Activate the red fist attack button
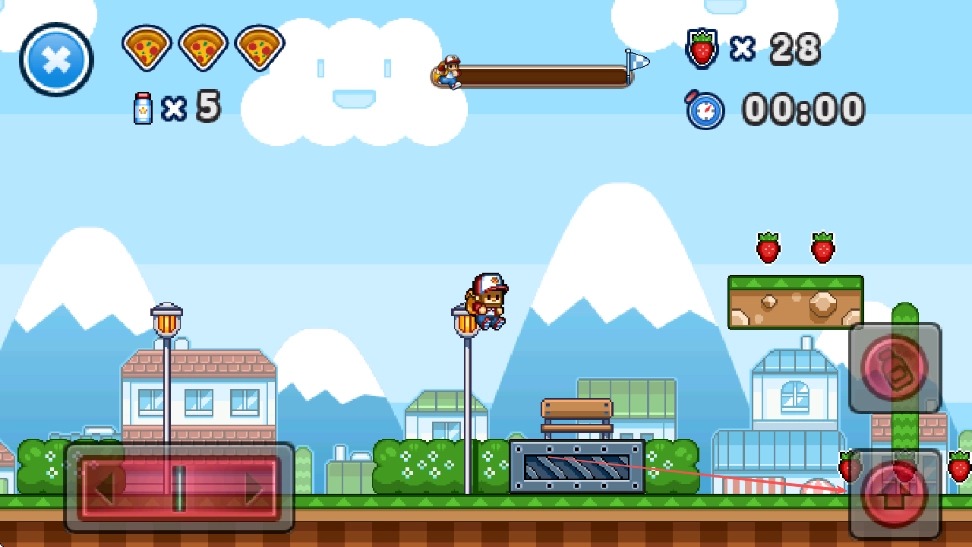Image resolution: width=972 pixels, height=547 pixels. [x=895, y=368]
